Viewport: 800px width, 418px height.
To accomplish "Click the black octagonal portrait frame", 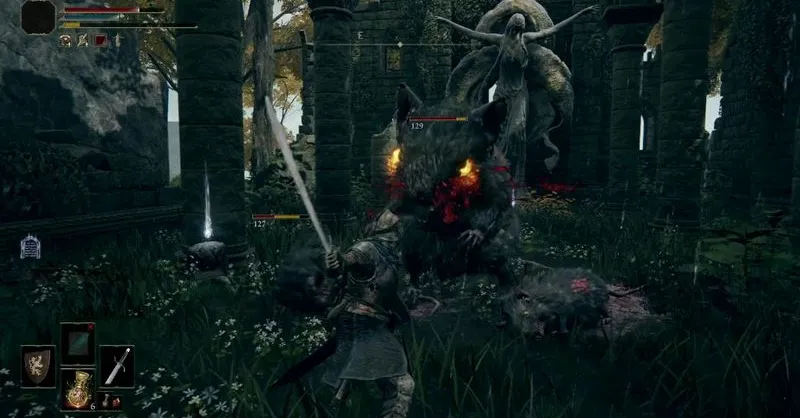I will [38, 17].
